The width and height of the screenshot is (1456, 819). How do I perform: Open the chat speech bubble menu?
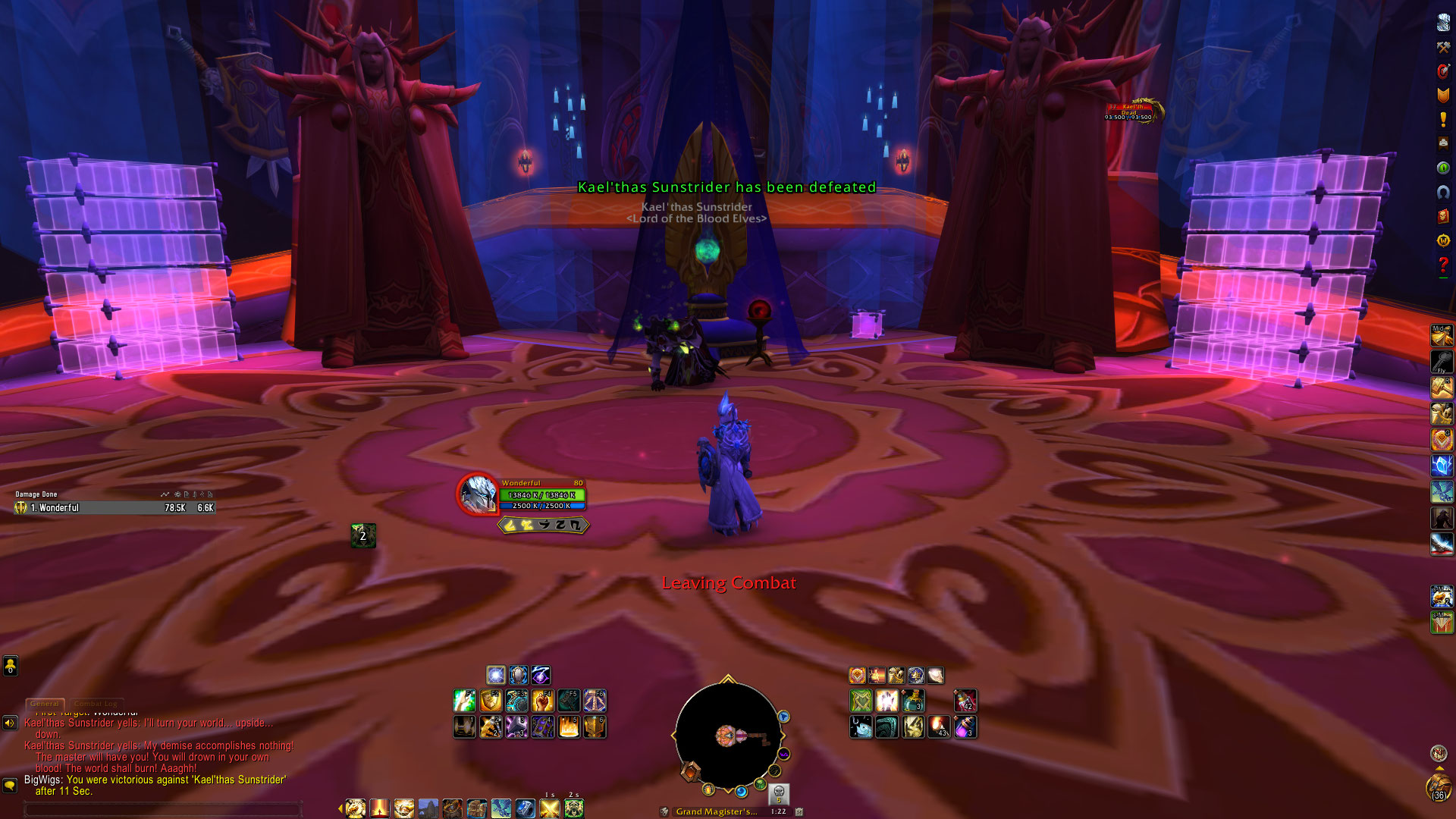[x=10, y=785]
